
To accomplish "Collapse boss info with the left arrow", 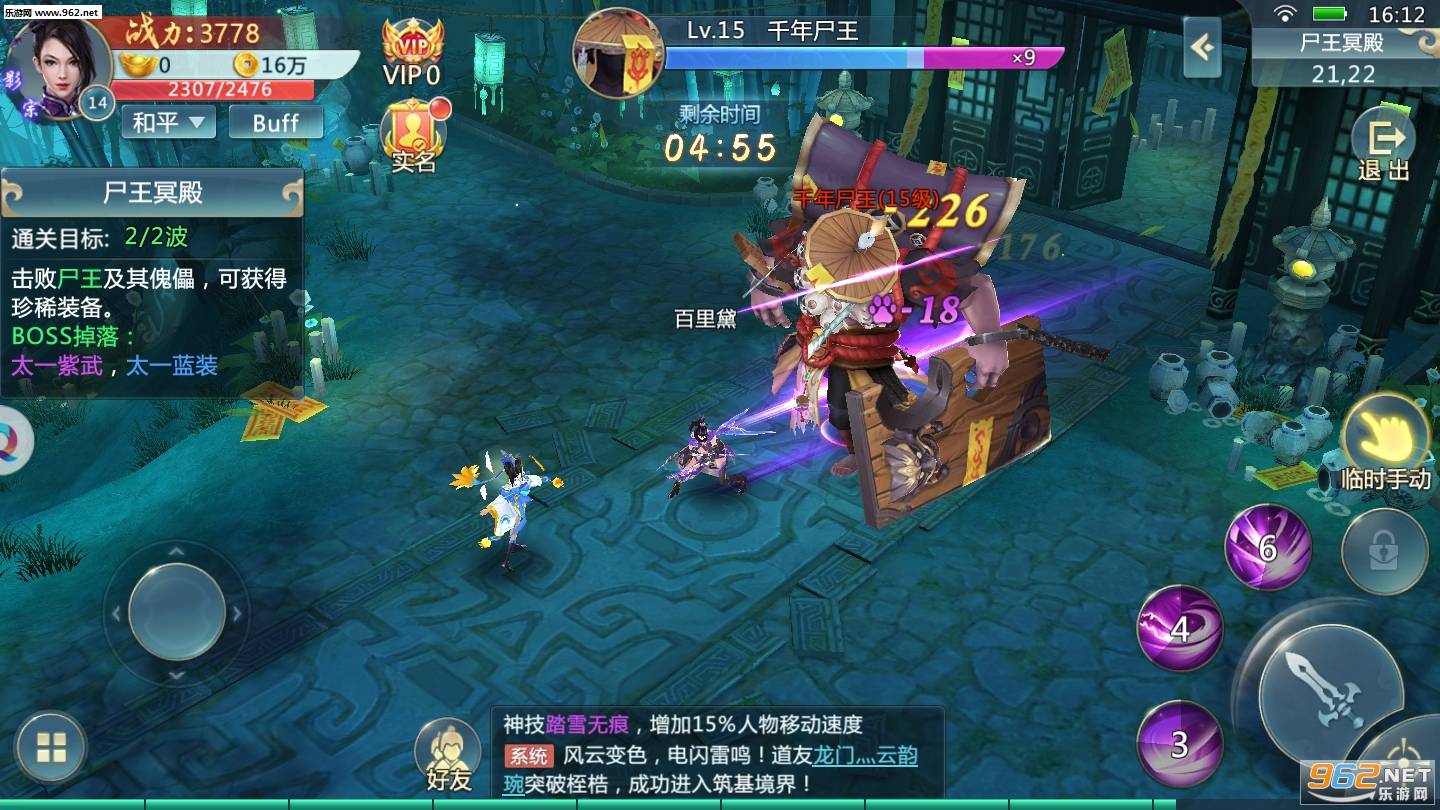I will tap(1200, 48).
